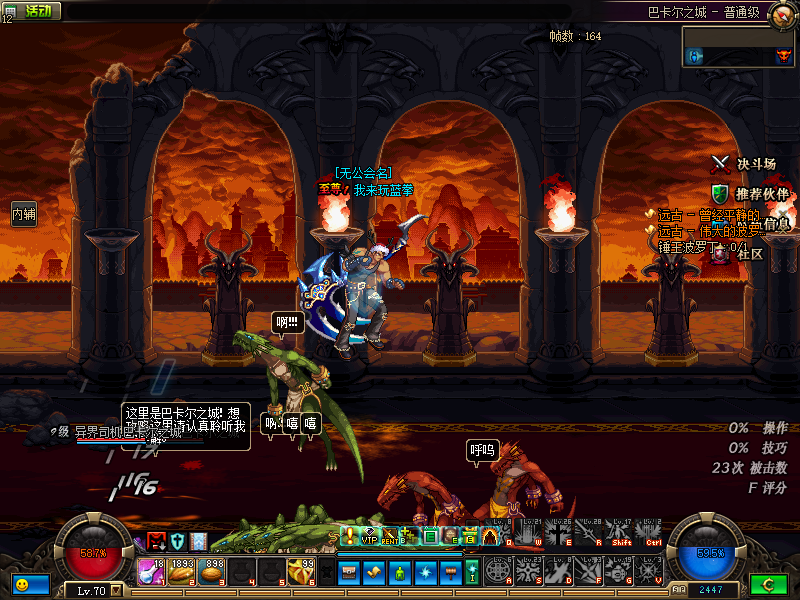Screen dimensions: 800x600
Task: Open the blue treasure chest menu icon
Action: pos(349,571)
